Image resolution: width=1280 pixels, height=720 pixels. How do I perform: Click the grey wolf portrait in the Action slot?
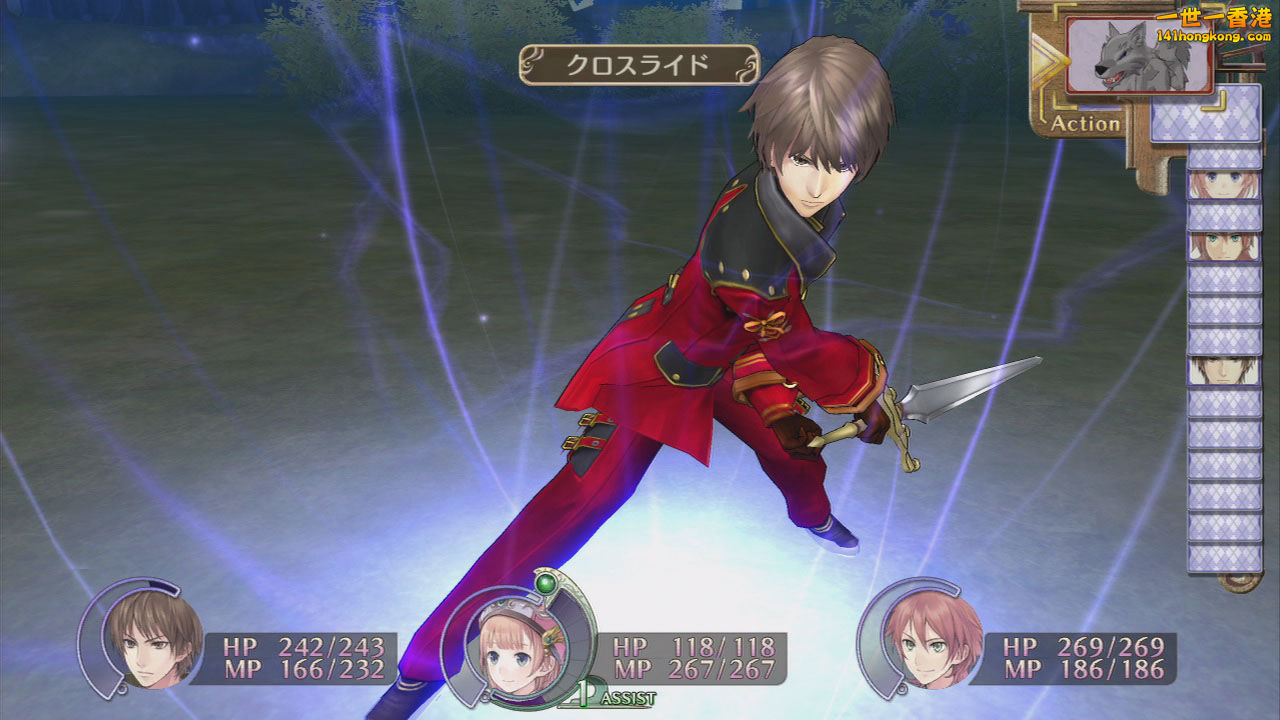coord(1139,57)
